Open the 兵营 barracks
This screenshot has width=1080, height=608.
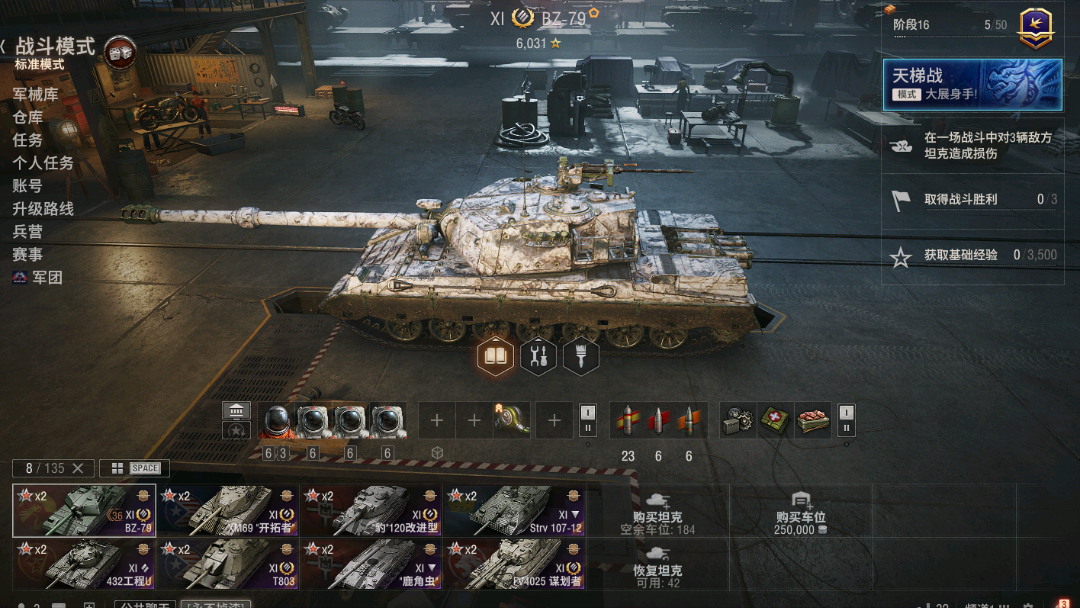click(27, 232)
